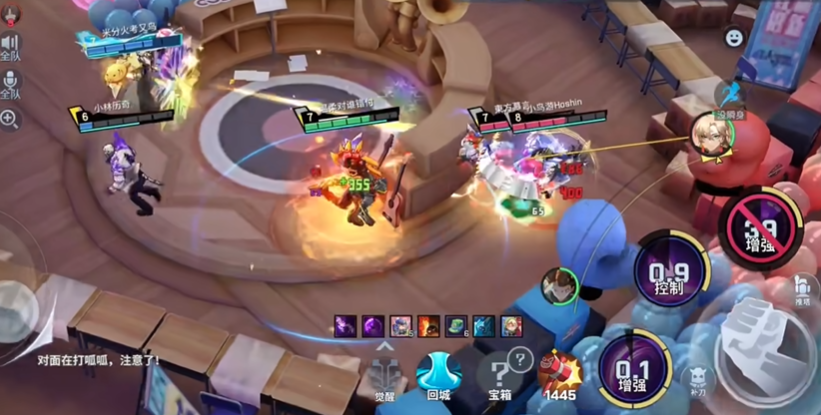
Task: Select the green hat item slot
Action: click(456, 325)
